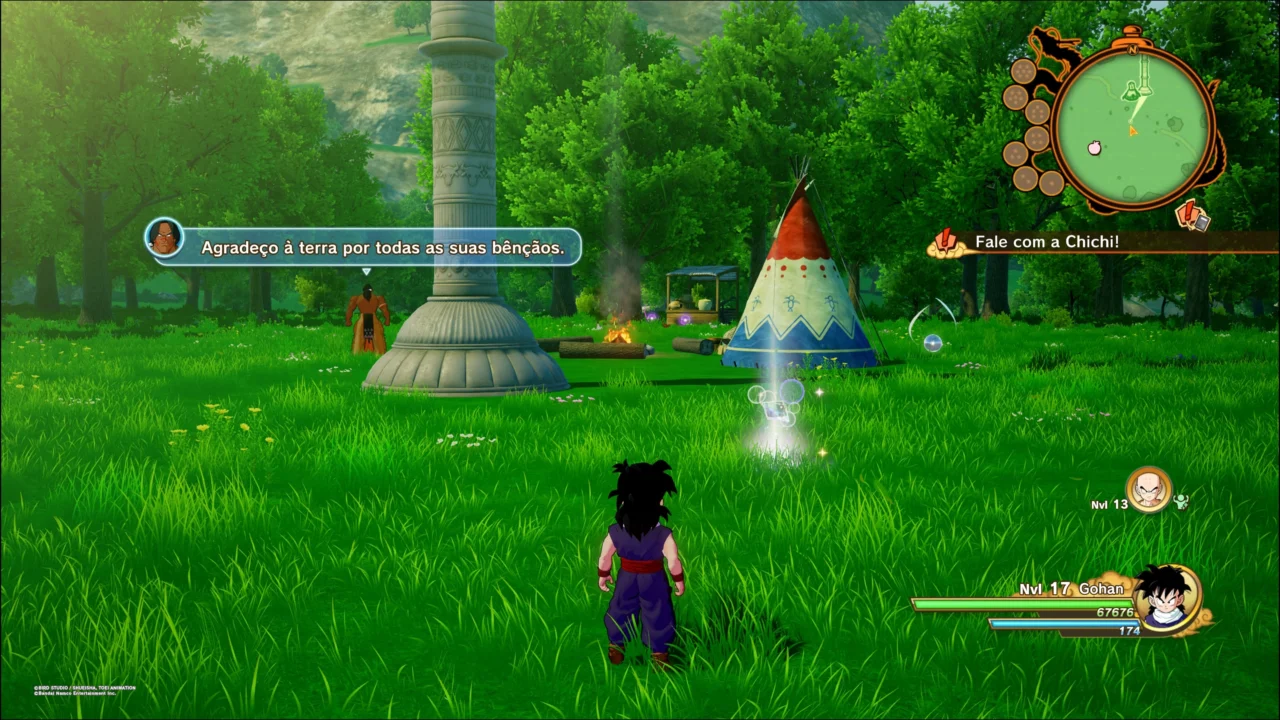Click the green support figure icon beside Krillin
The image size is (1280, 720).
[x=1181, y=501]
